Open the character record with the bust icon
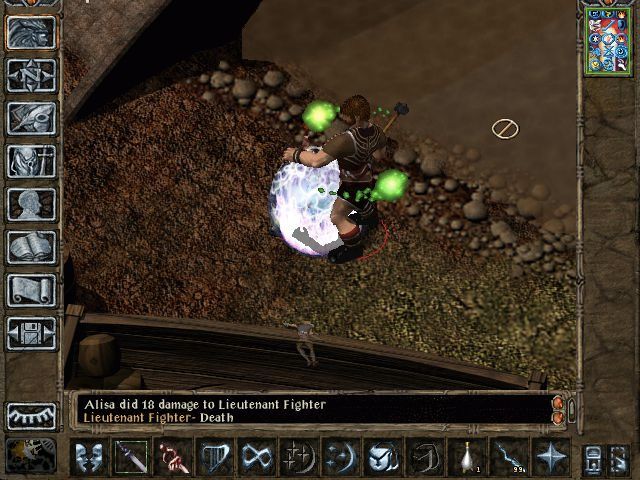 [x=32, y=204]
